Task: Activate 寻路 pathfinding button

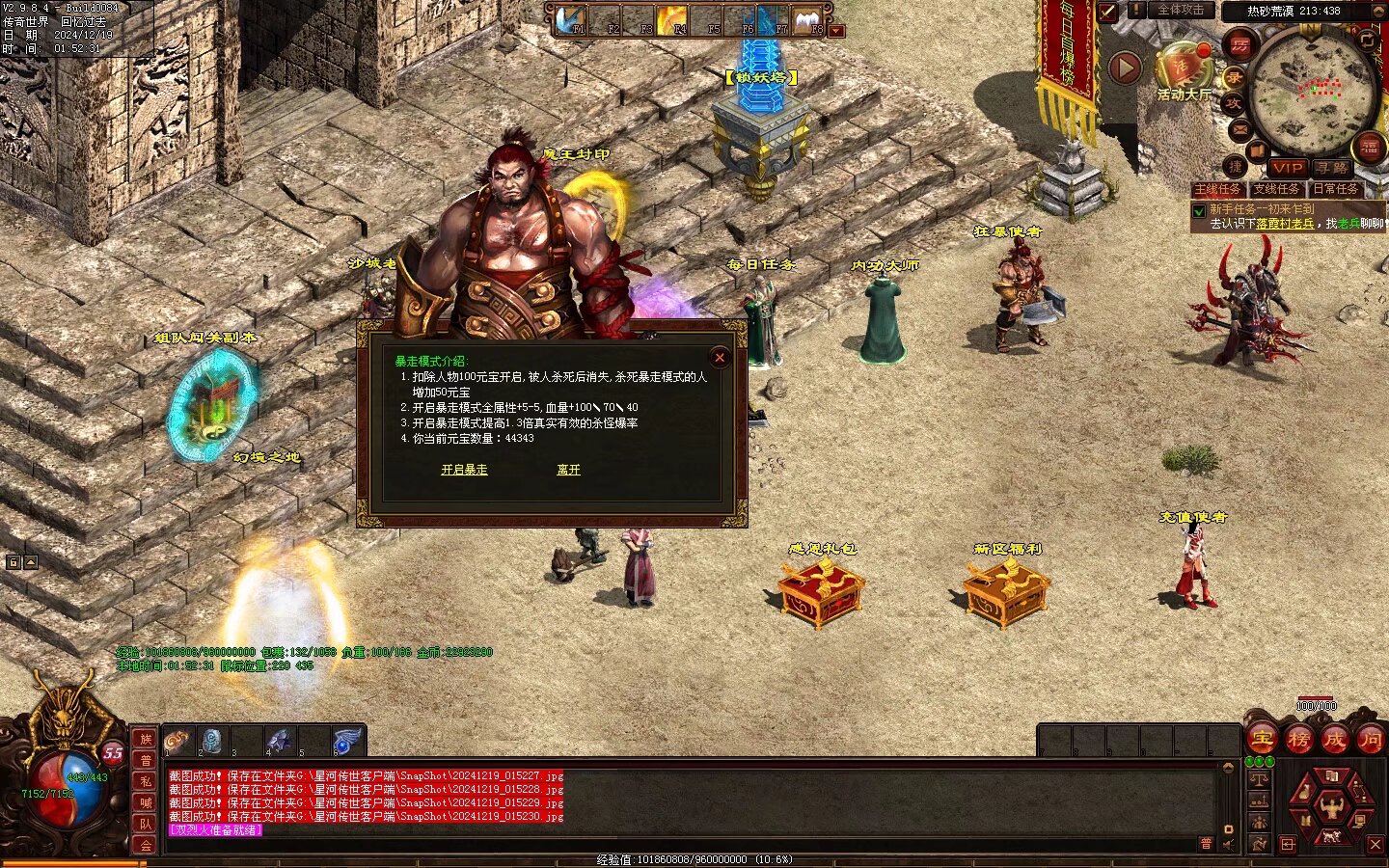Action: pos(1333,168)
